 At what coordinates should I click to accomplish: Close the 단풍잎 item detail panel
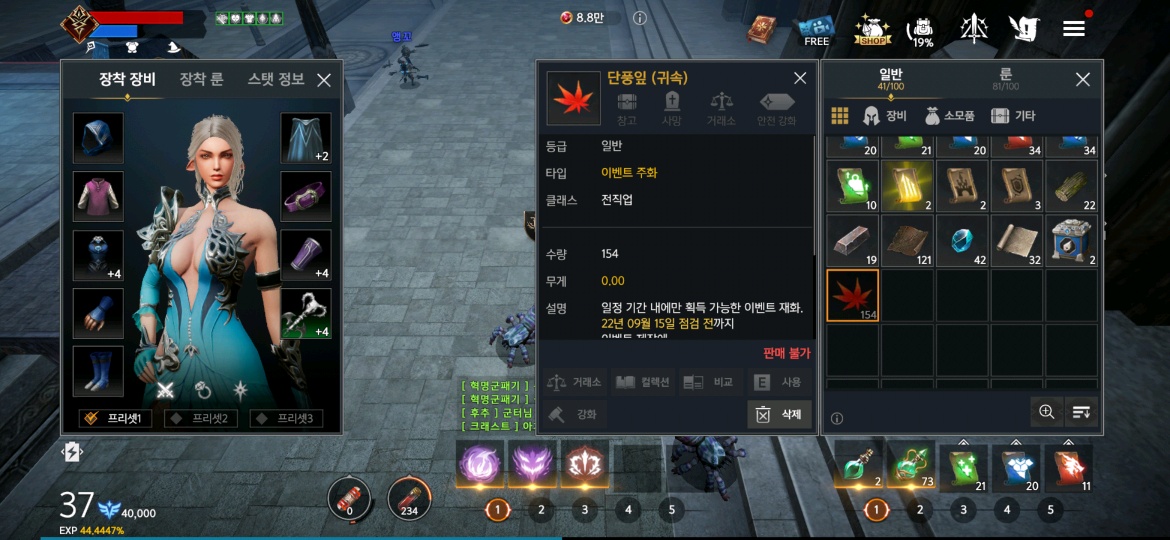800,78
